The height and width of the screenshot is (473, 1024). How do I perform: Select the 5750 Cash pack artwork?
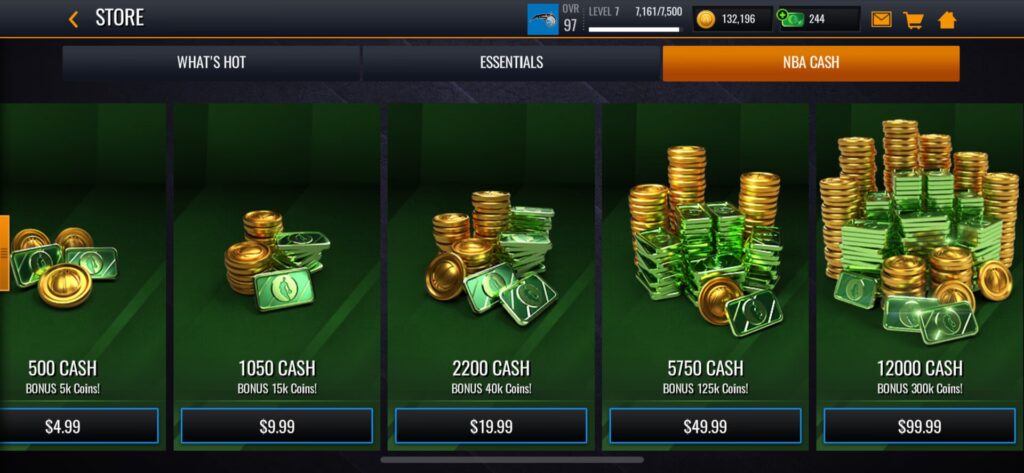point(705,240)
